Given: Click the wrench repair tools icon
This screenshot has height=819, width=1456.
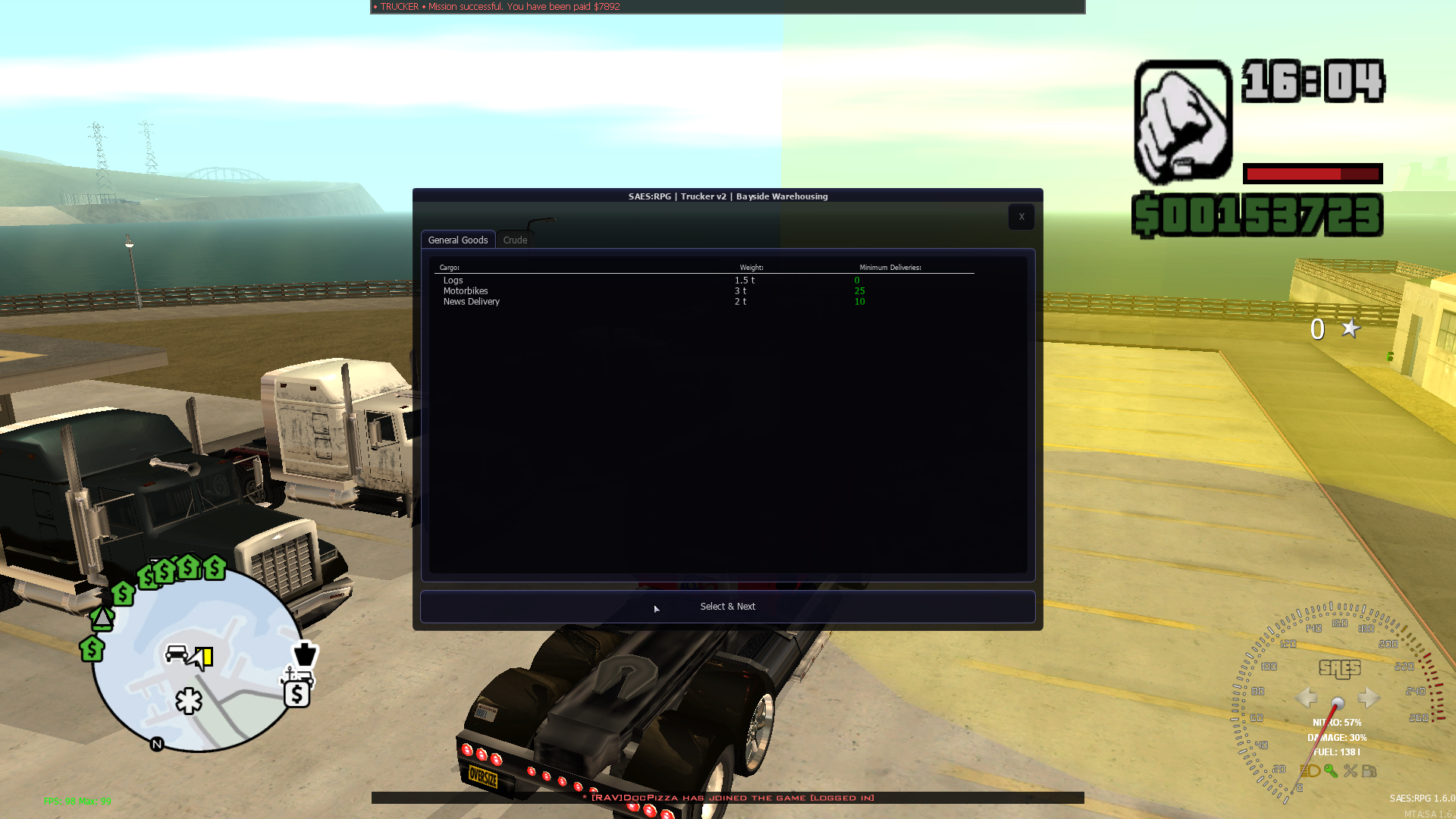Looking at the screenshot, I should (1351, 771).
